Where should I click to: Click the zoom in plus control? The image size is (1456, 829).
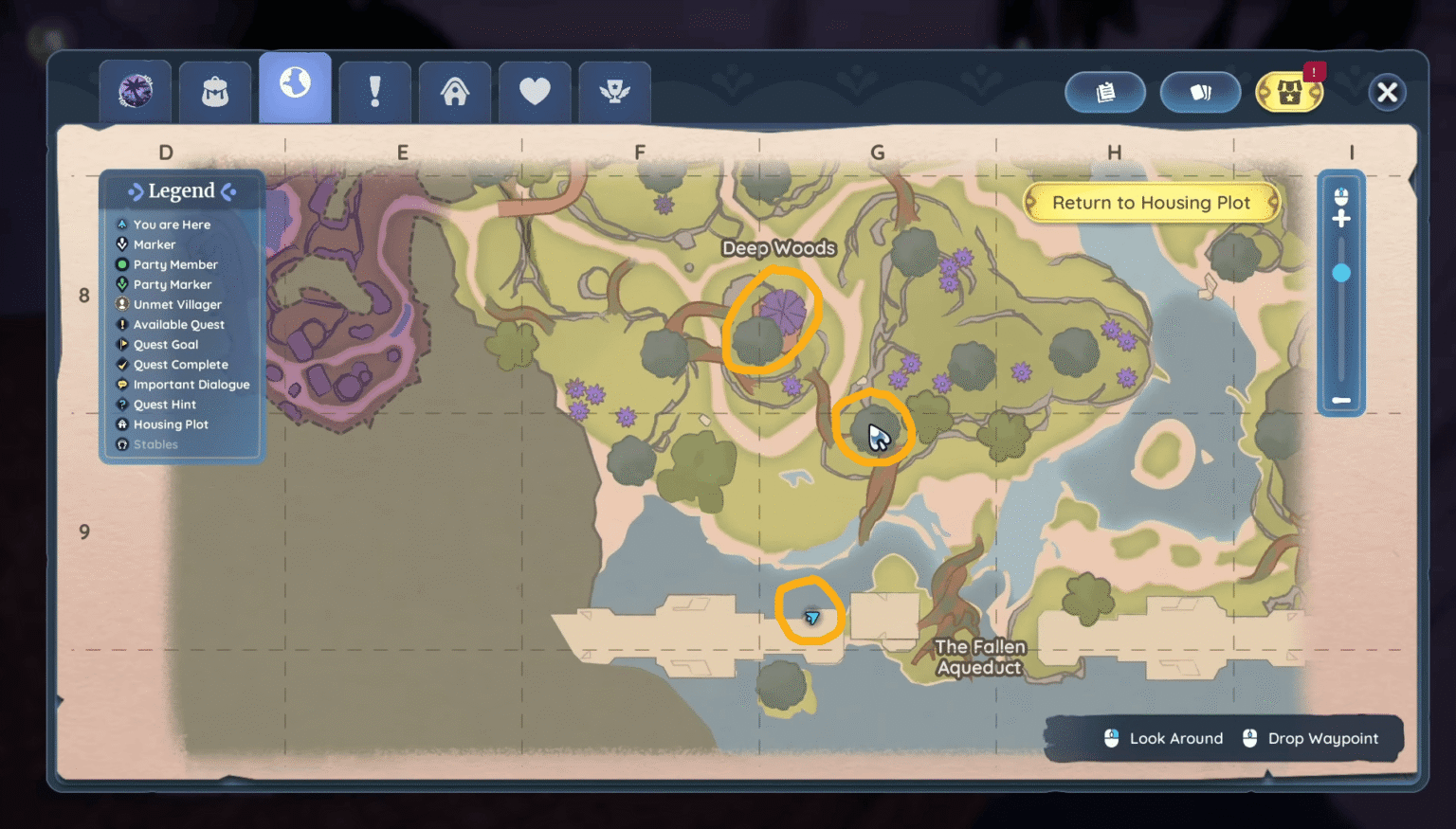(x=1341, y=218)
